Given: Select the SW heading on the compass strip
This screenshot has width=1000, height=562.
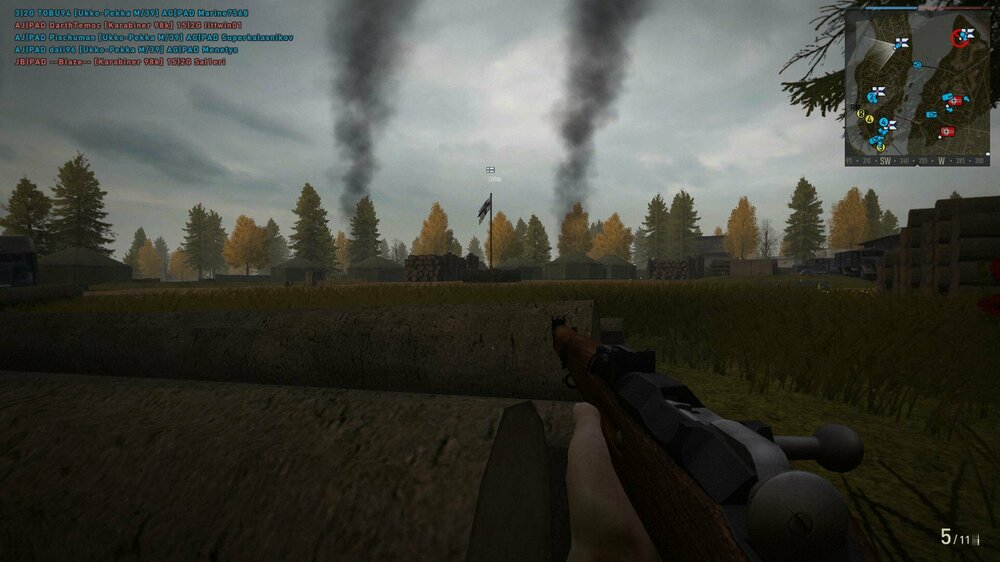Looking at the screenshot, I should pos(885,160).
